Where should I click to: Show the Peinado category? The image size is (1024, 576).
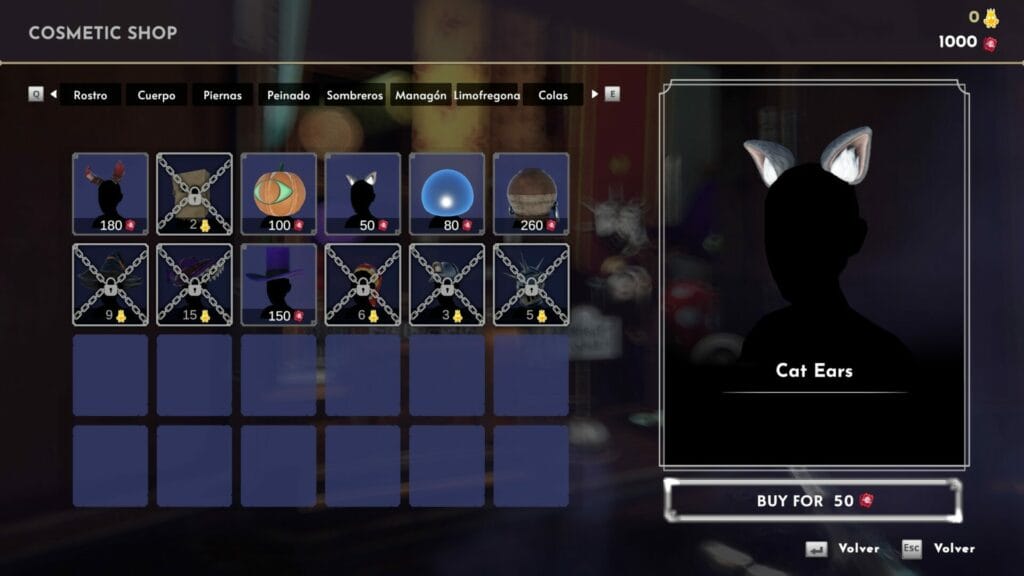click(289, 95)
